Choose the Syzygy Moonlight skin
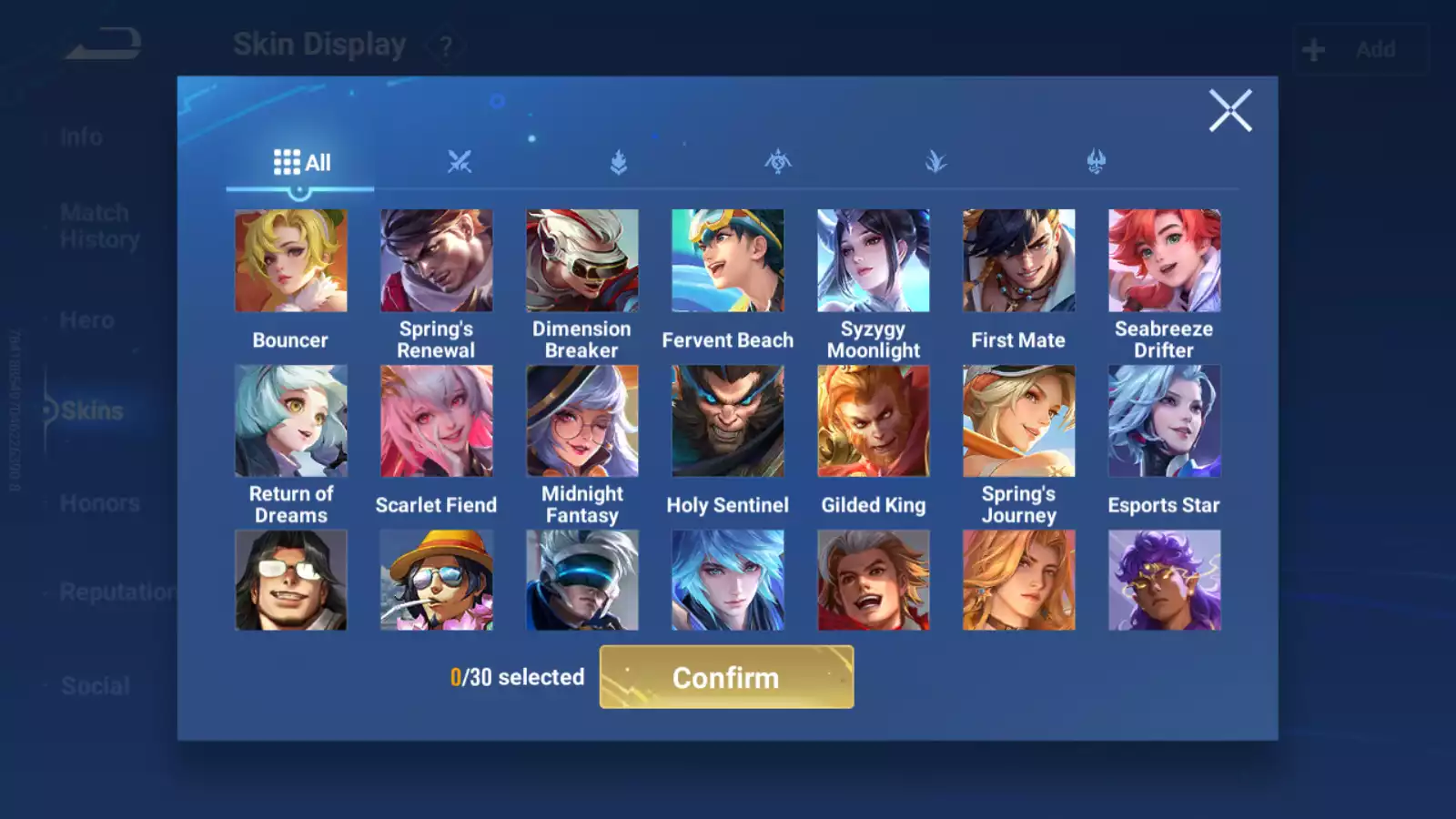 tap(873, 261)
